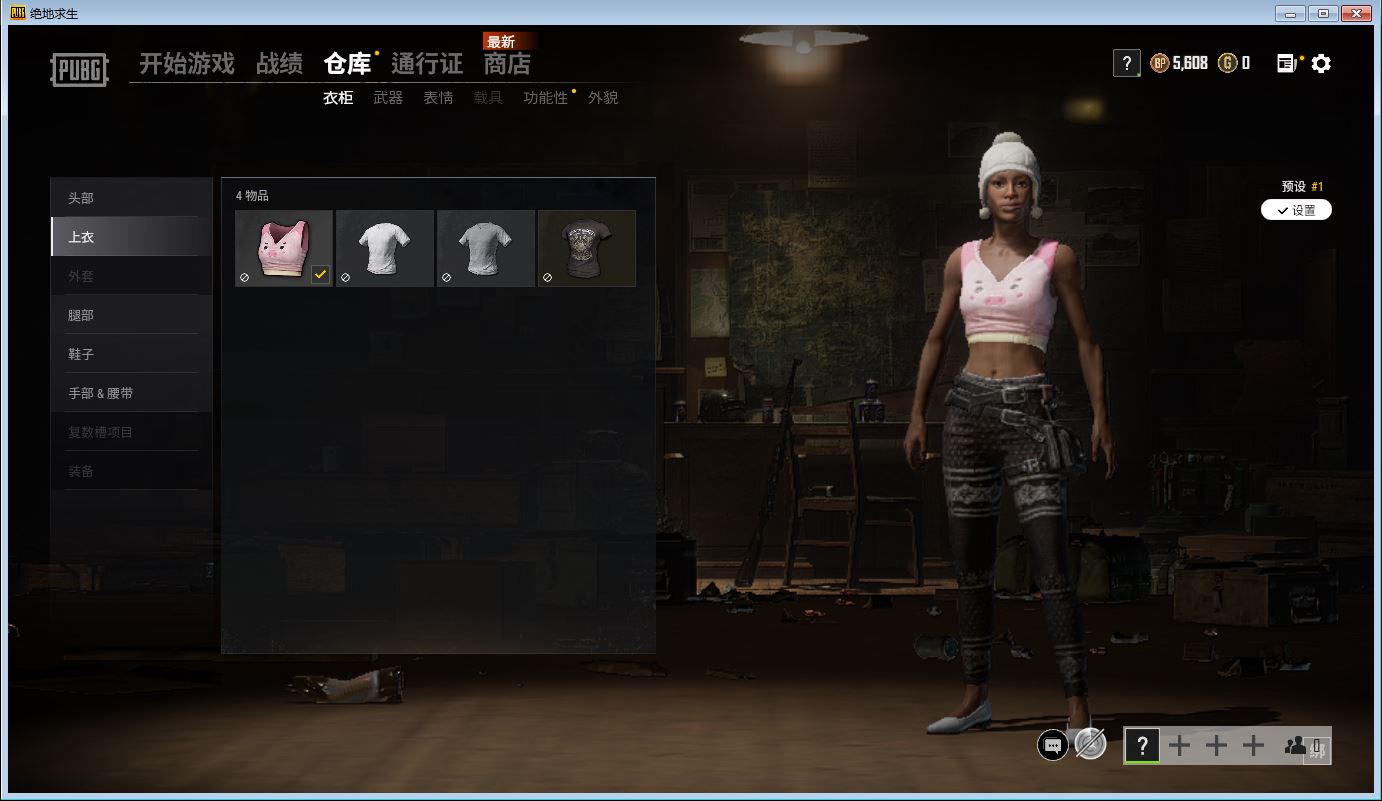Image resolution: width=1382 pixels, height=801 pixels.
Task: Click the 设置 preset button
Action: [x=1296, y=210]
